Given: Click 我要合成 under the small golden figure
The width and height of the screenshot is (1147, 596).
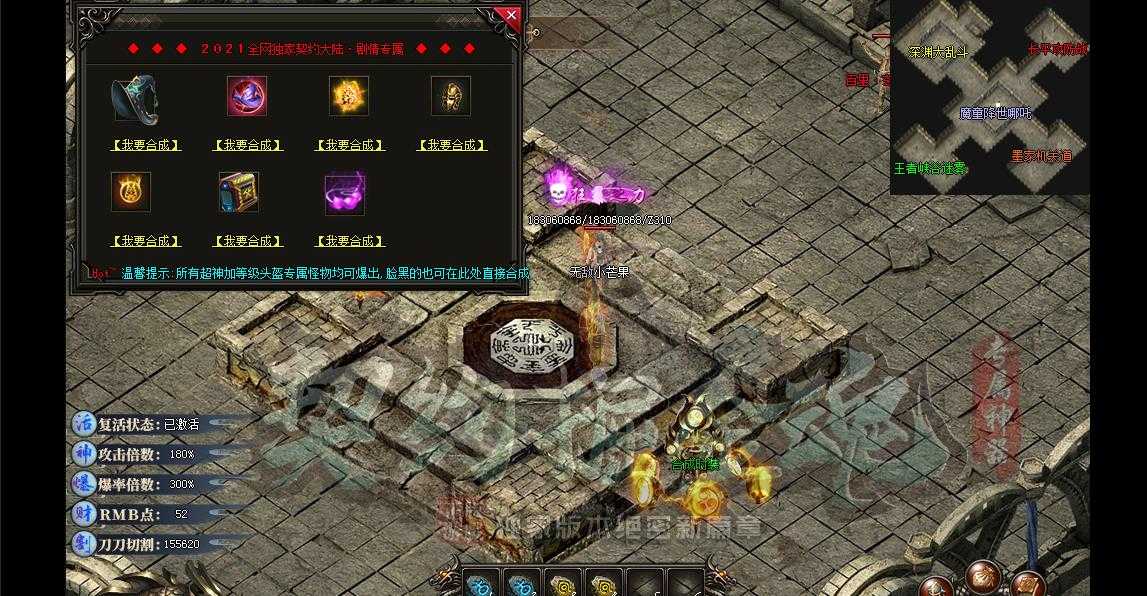Looking at the screenshot, I should click(x=452, y=145).
